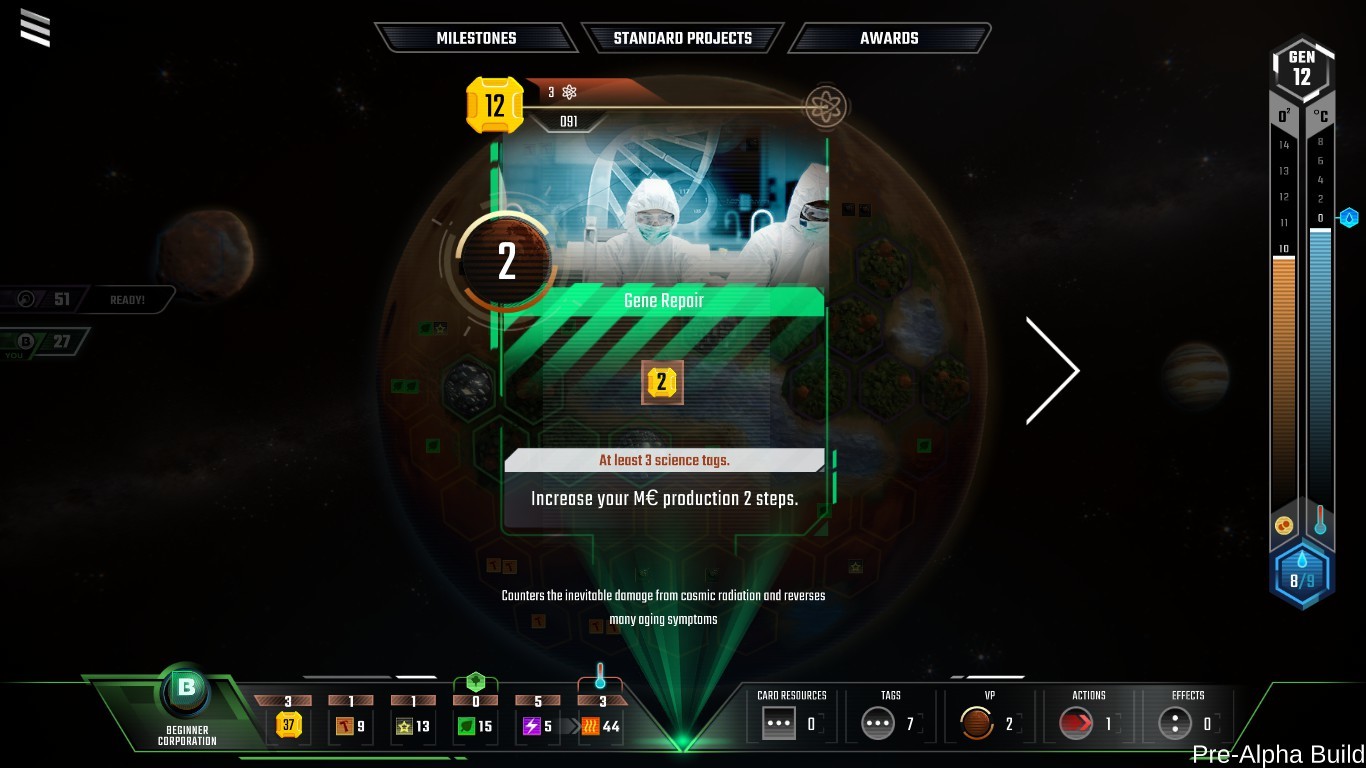This screenshot has height=768, width=1366.
Task: Select the Effects panel icon
Action: point(1176,722)
